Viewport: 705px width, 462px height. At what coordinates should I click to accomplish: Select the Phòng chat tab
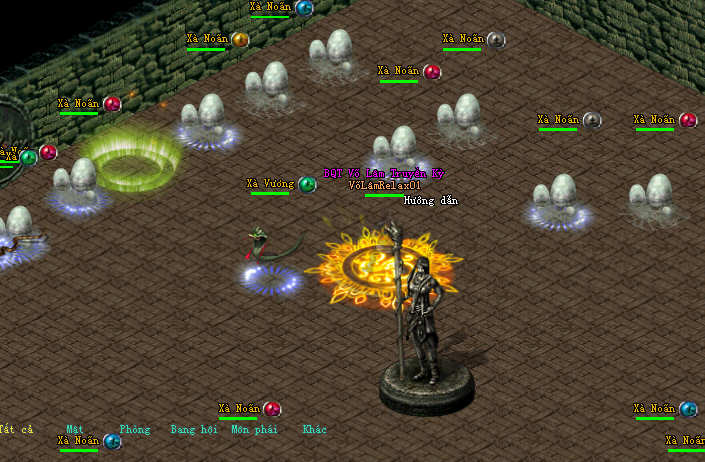click(135, 430)
